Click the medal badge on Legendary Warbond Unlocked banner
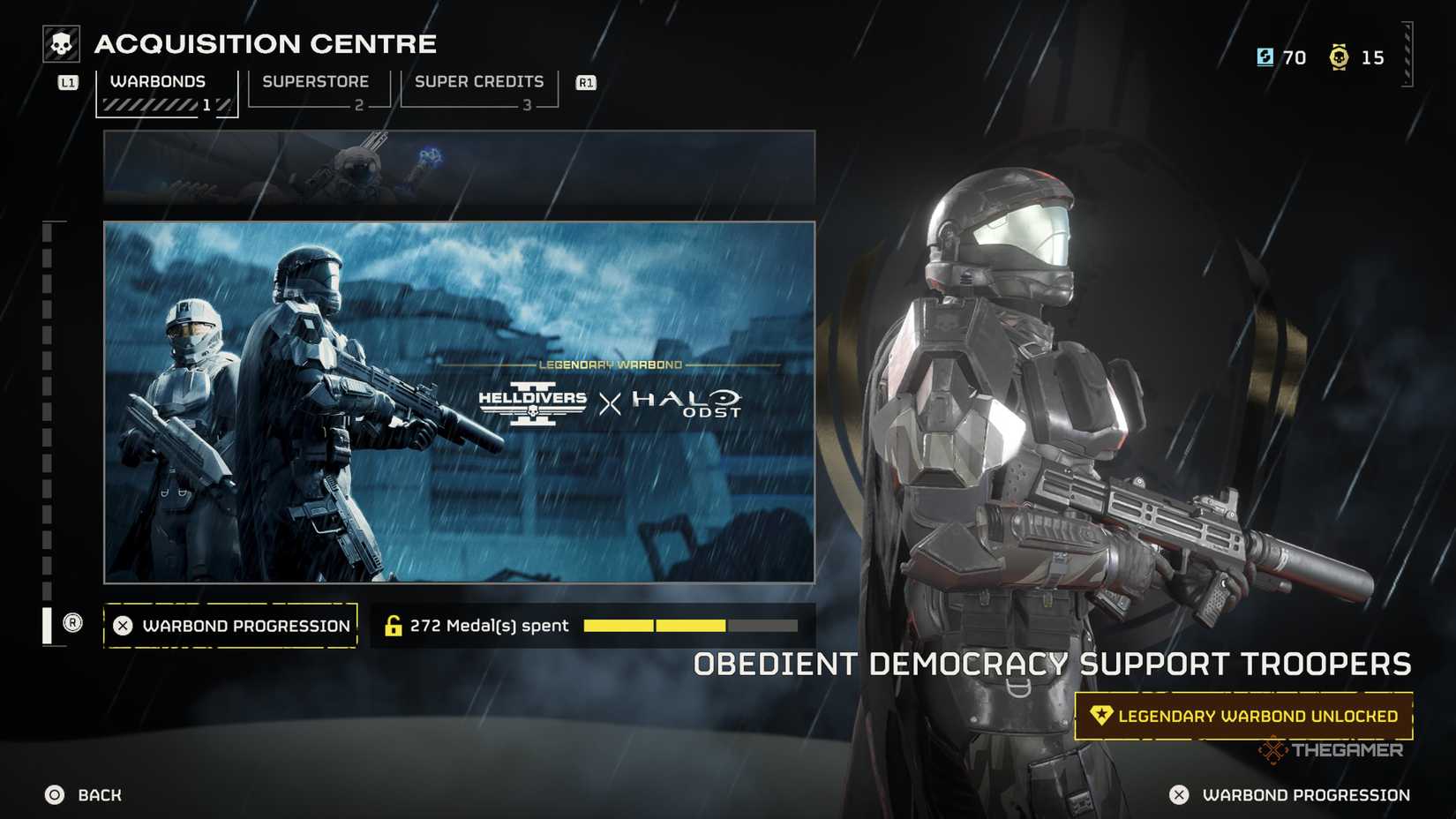The width and height of the screenshot is (1456, 819). pyautogui.click(x=1101, y=716)
